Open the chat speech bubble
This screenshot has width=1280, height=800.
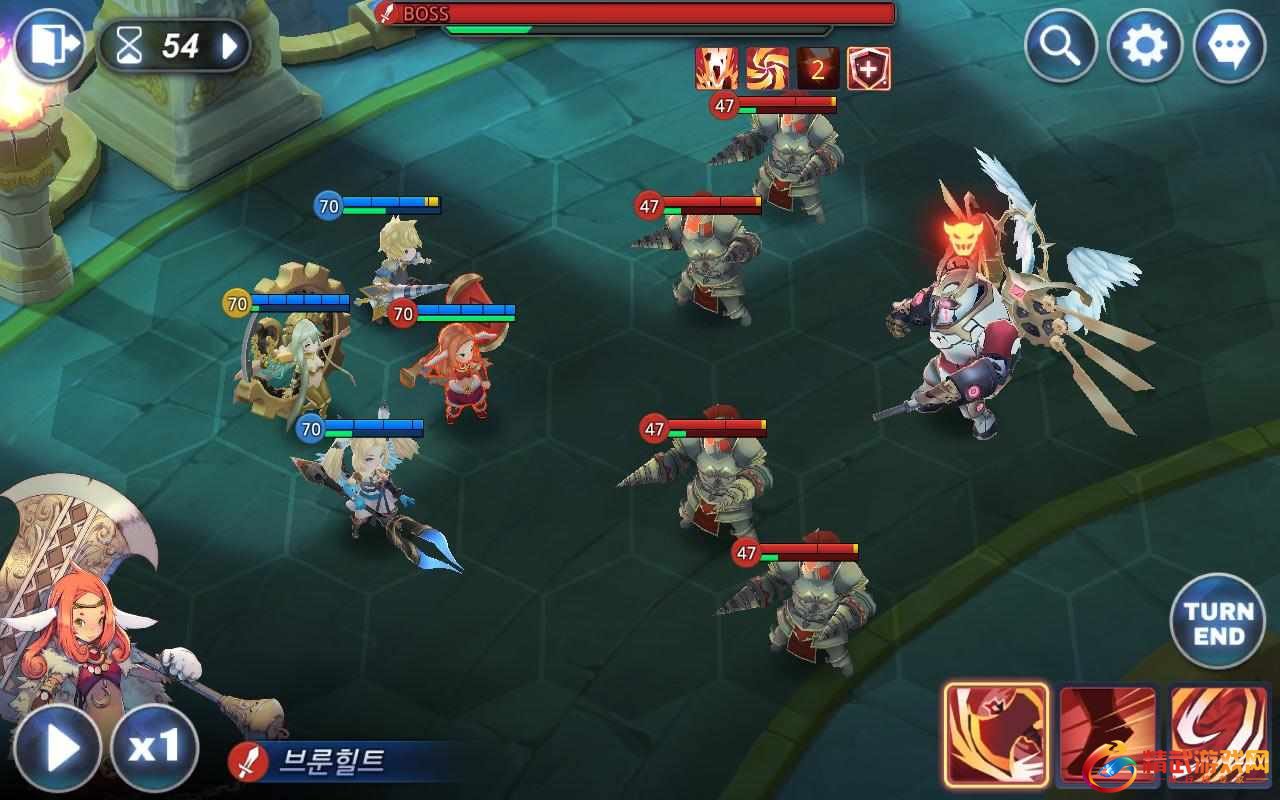[x=1229, y=46]
